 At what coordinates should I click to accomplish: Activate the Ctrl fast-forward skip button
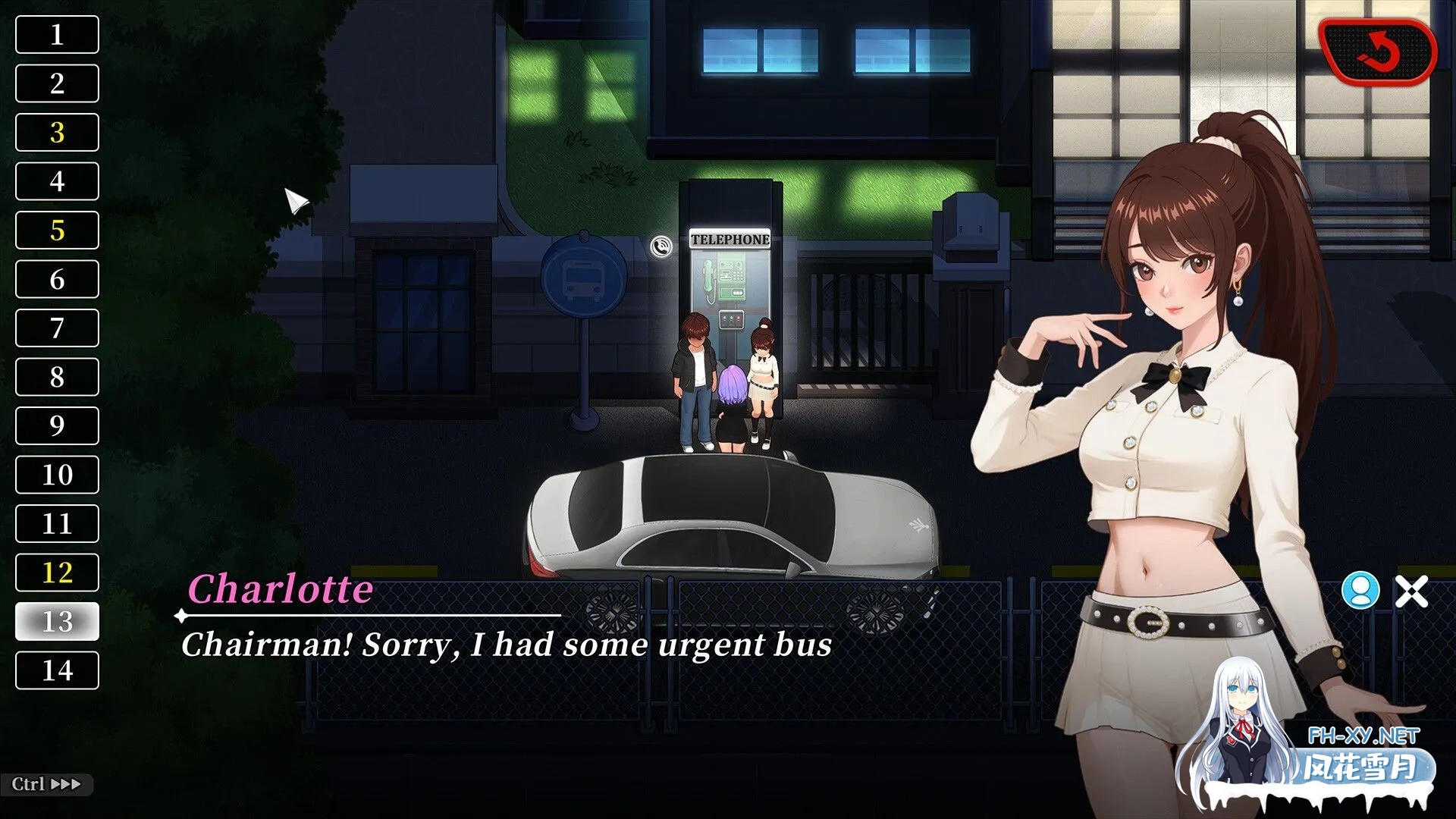click(x=46, y=784)
